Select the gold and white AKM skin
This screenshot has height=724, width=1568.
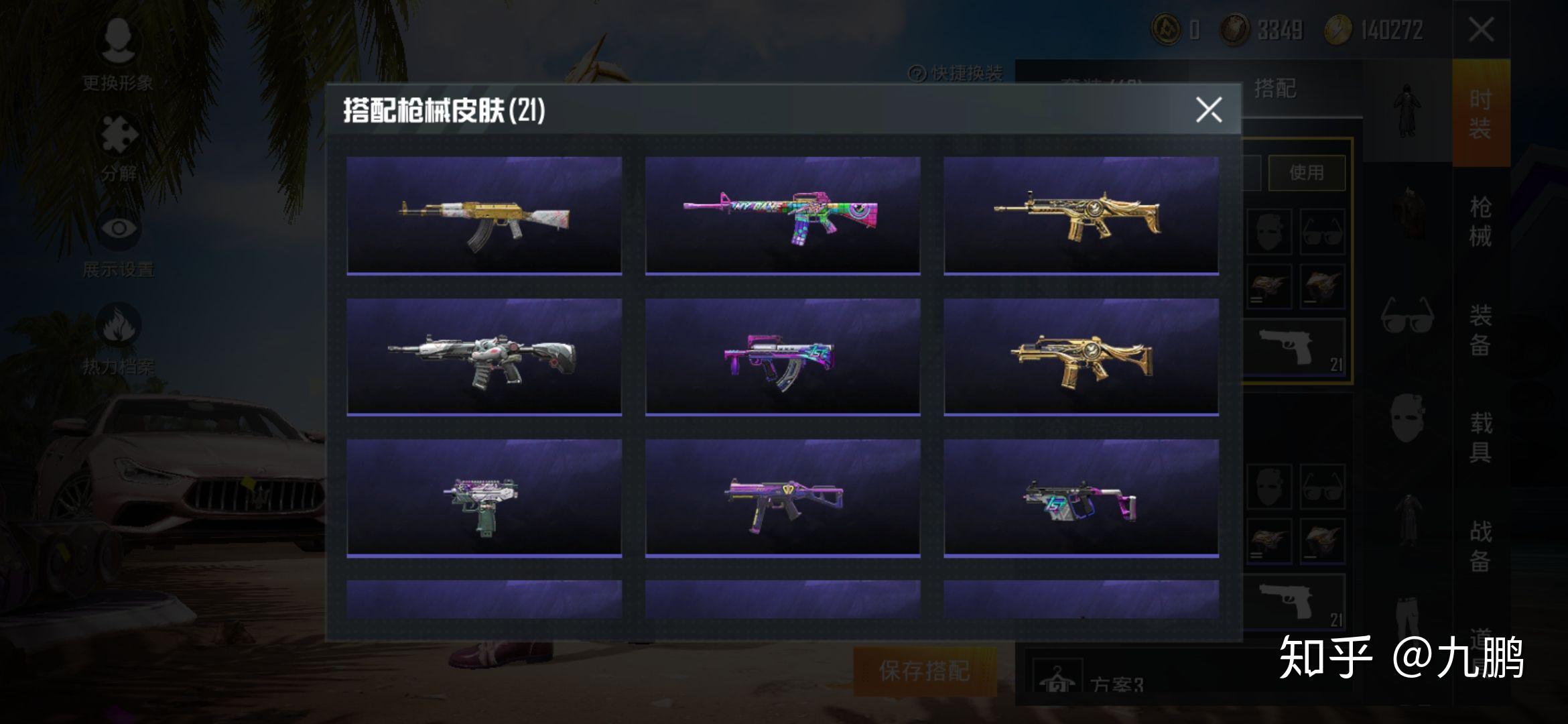(x=484, y=215)
